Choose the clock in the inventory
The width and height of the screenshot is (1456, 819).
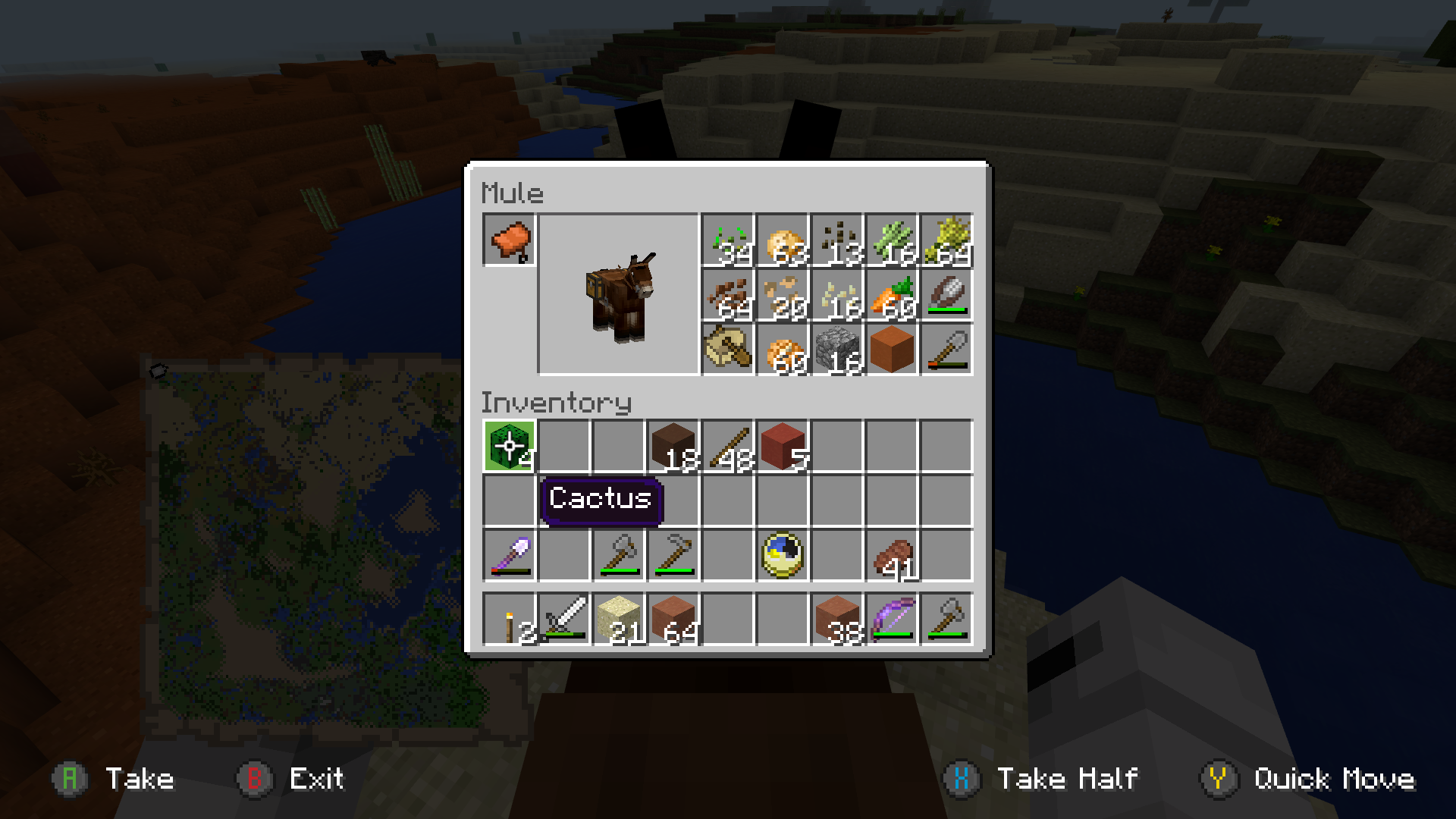[x=783, y=555]
